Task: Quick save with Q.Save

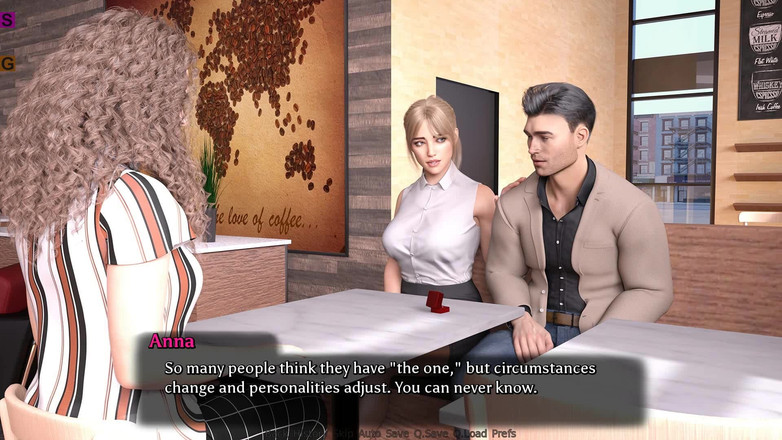Action: pos(432,433)
